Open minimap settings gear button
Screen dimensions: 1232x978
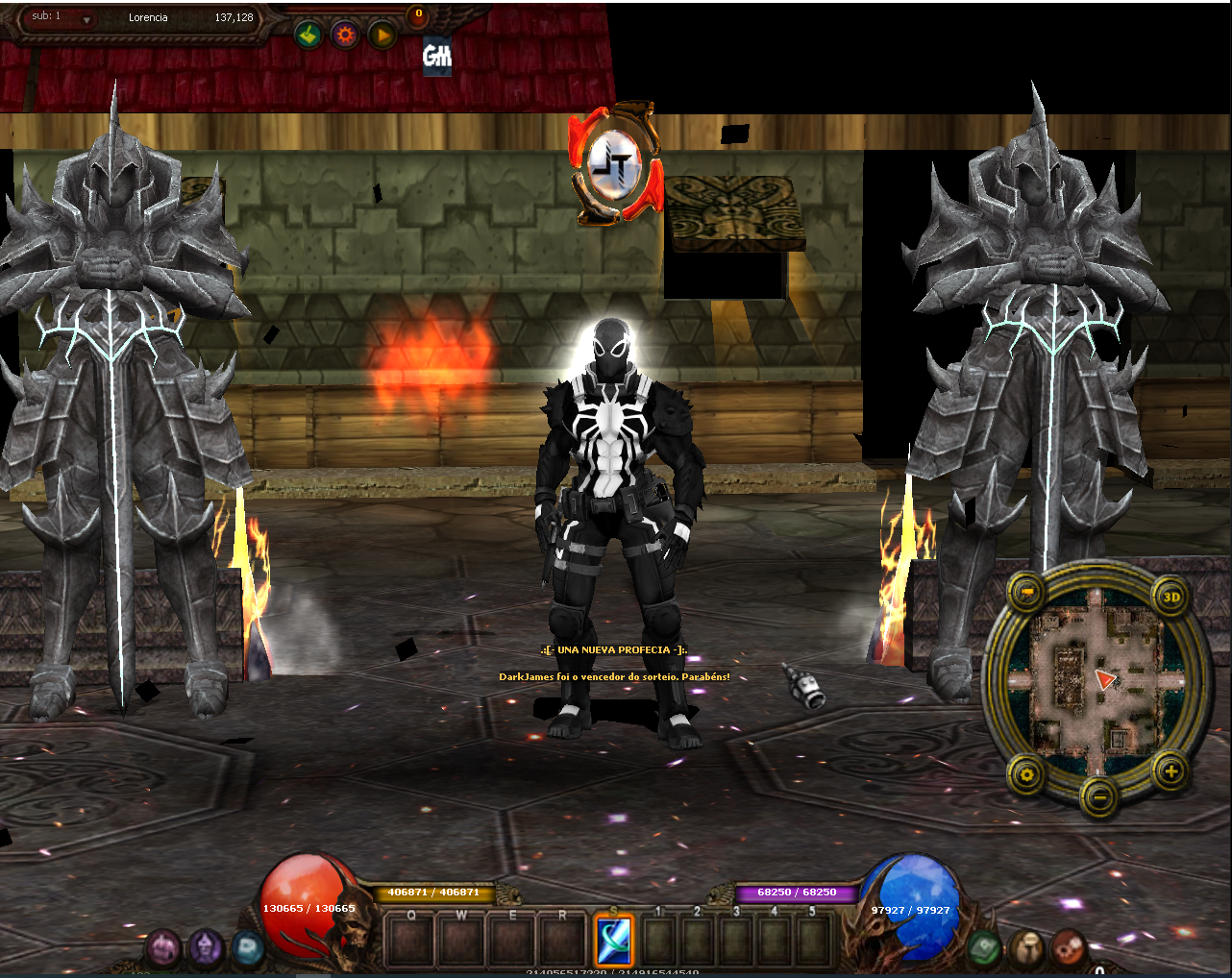coord(1026,772)
